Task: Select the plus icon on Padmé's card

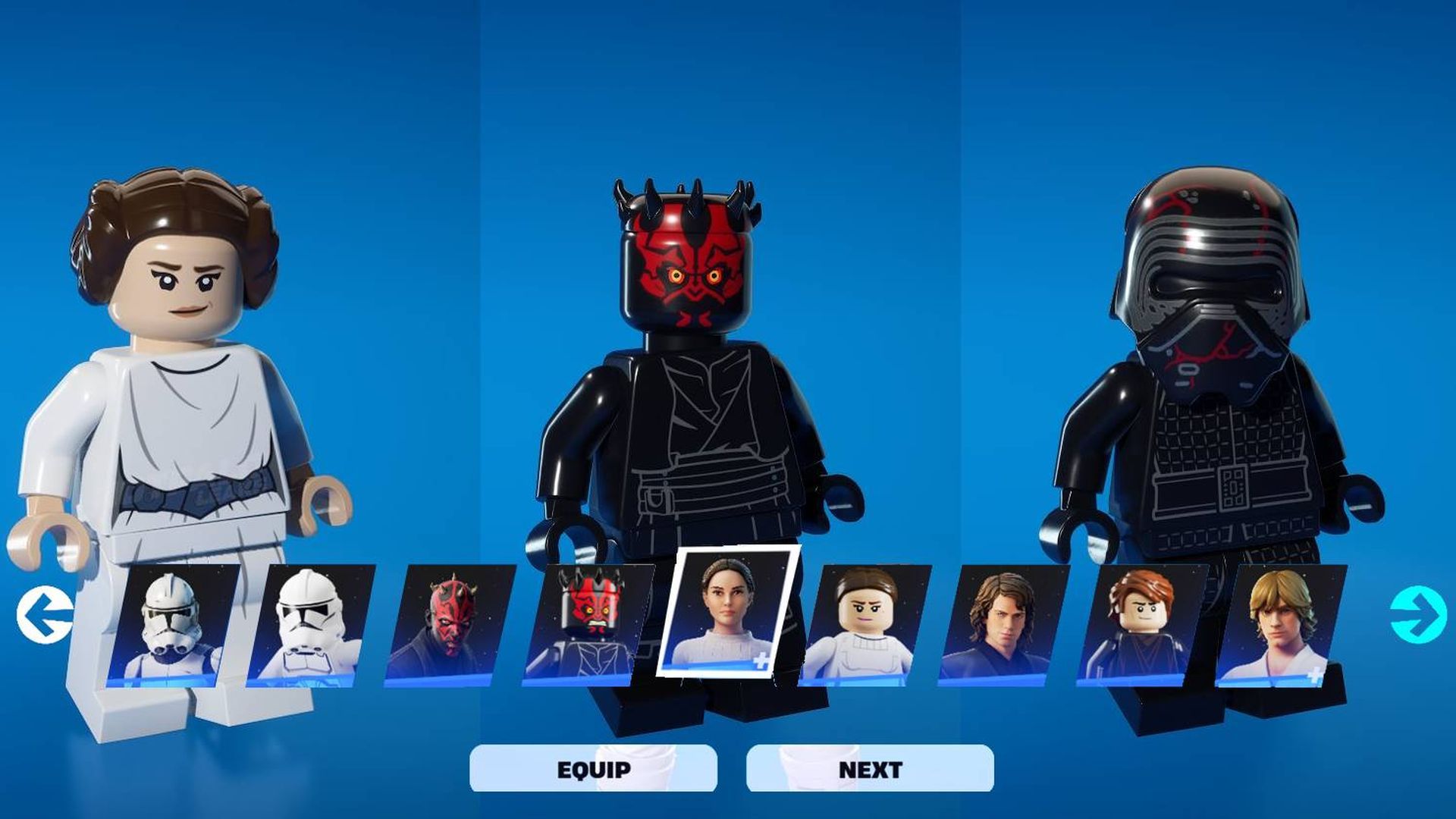Action: 761,661
